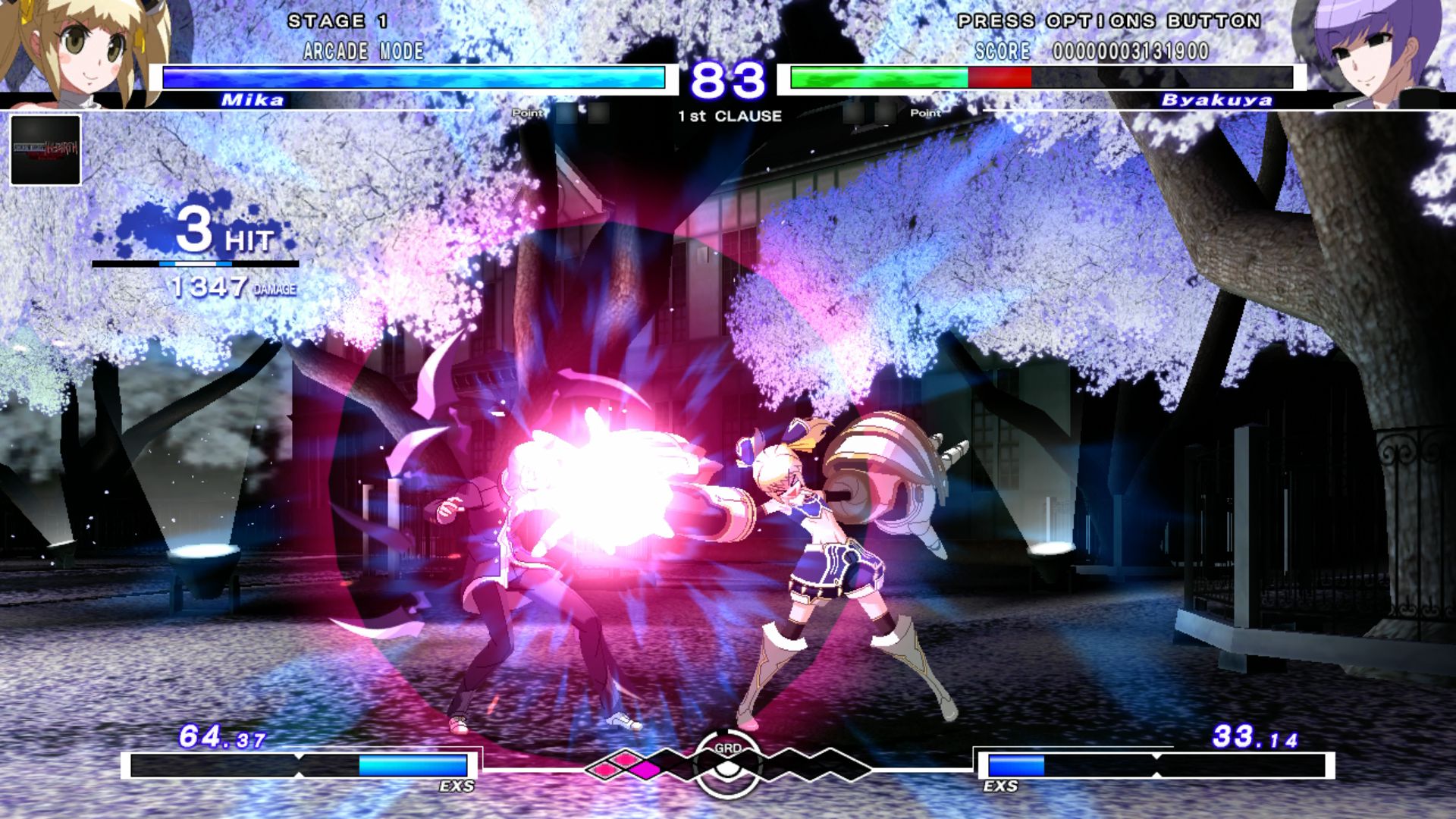1456x819 pixels.
Task: Click the round timer showing 83
Action: pyautogui.click(x=726, y=78)
